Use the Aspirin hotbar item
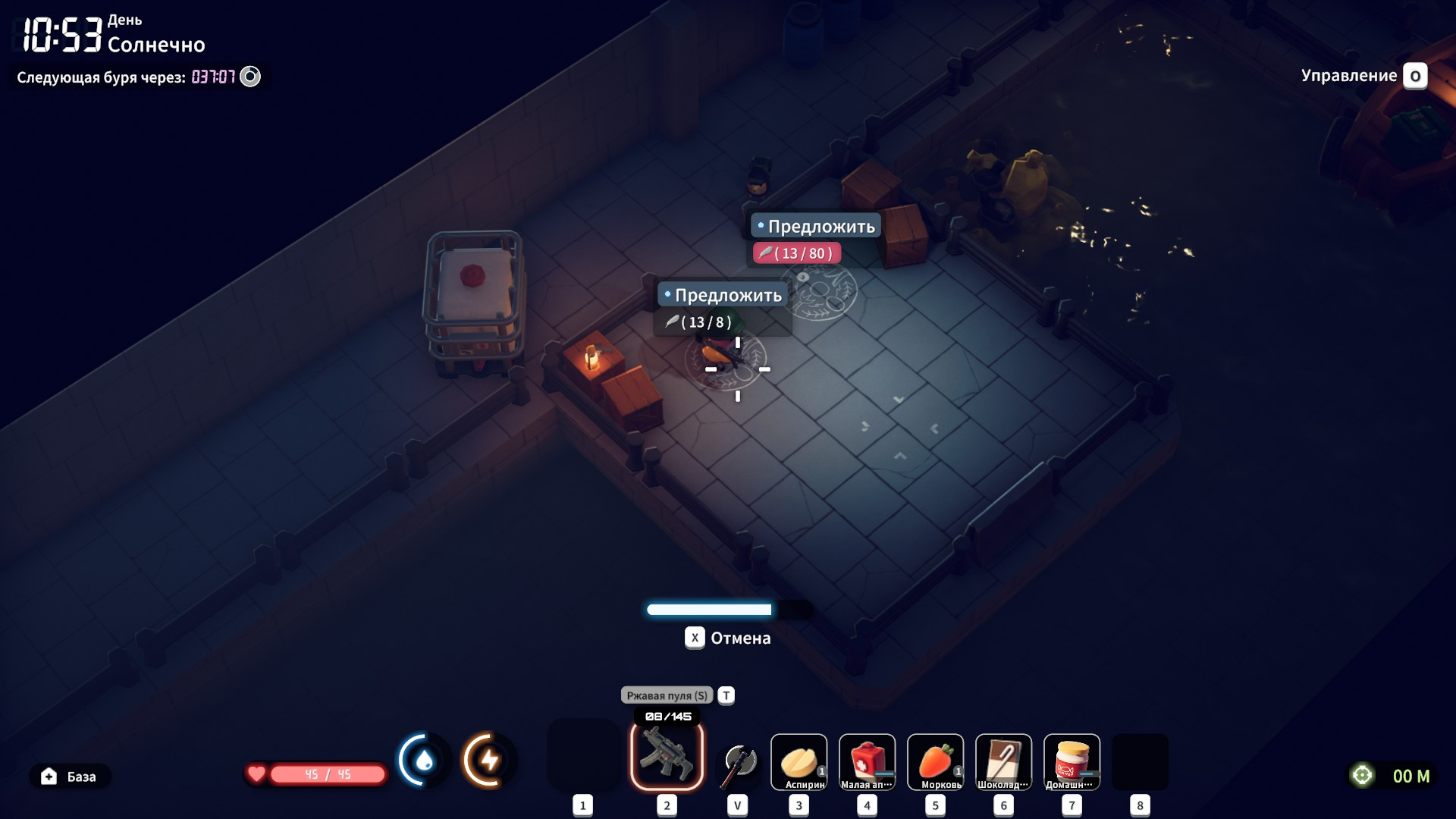This screenshot has height=819, width=1456. pos(799,761)
